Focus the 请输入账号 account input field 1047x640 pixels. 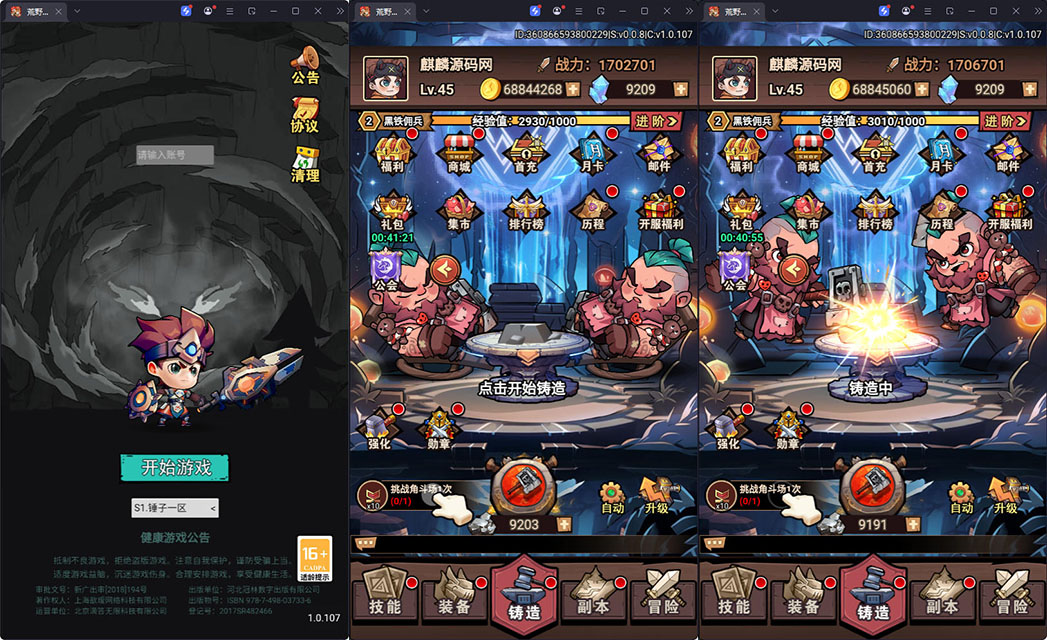tap(175, 155)
